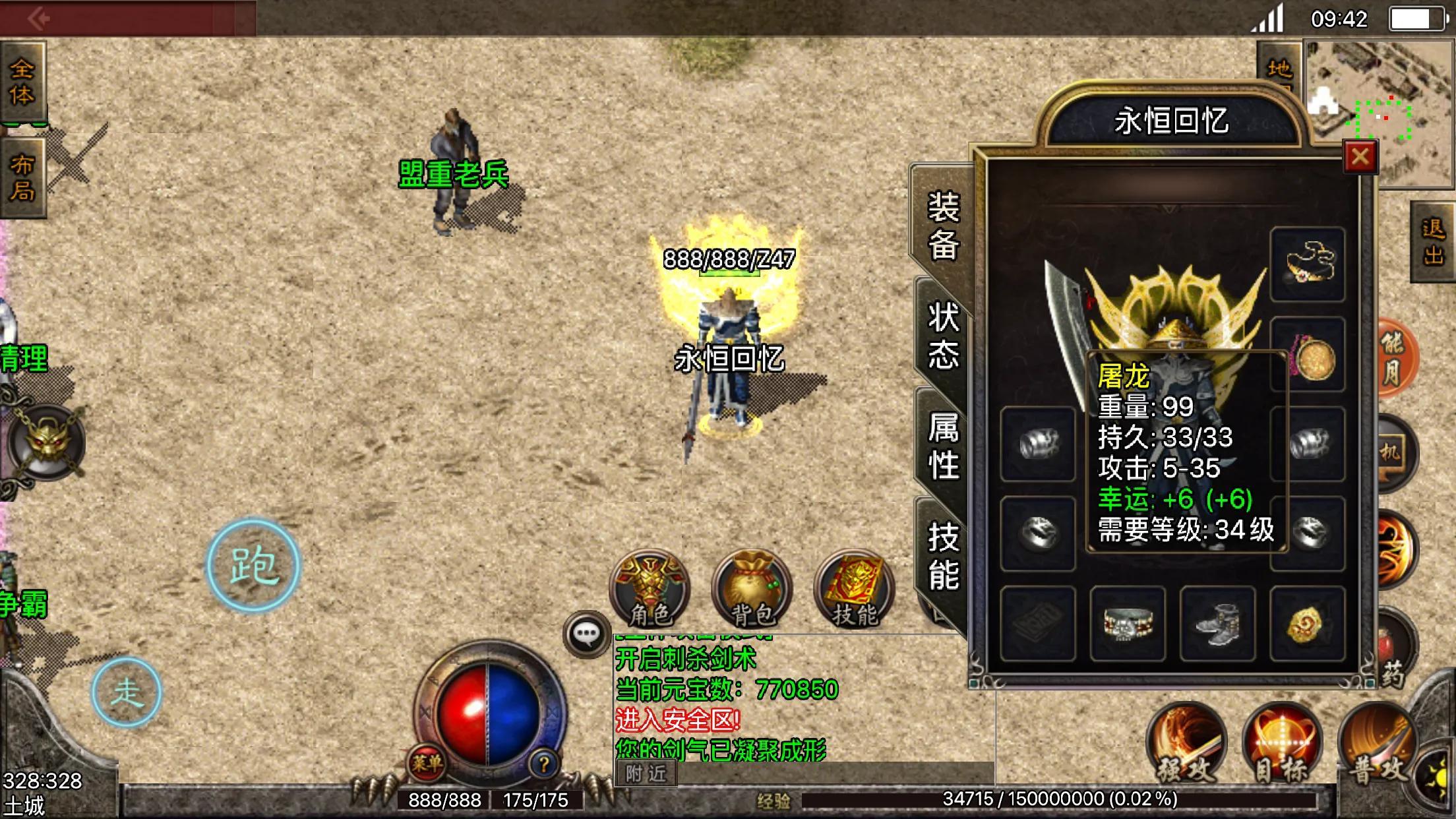1456x819 pixels.
Task: Show the 属性 attributes tab
Action: pos(943,446)
